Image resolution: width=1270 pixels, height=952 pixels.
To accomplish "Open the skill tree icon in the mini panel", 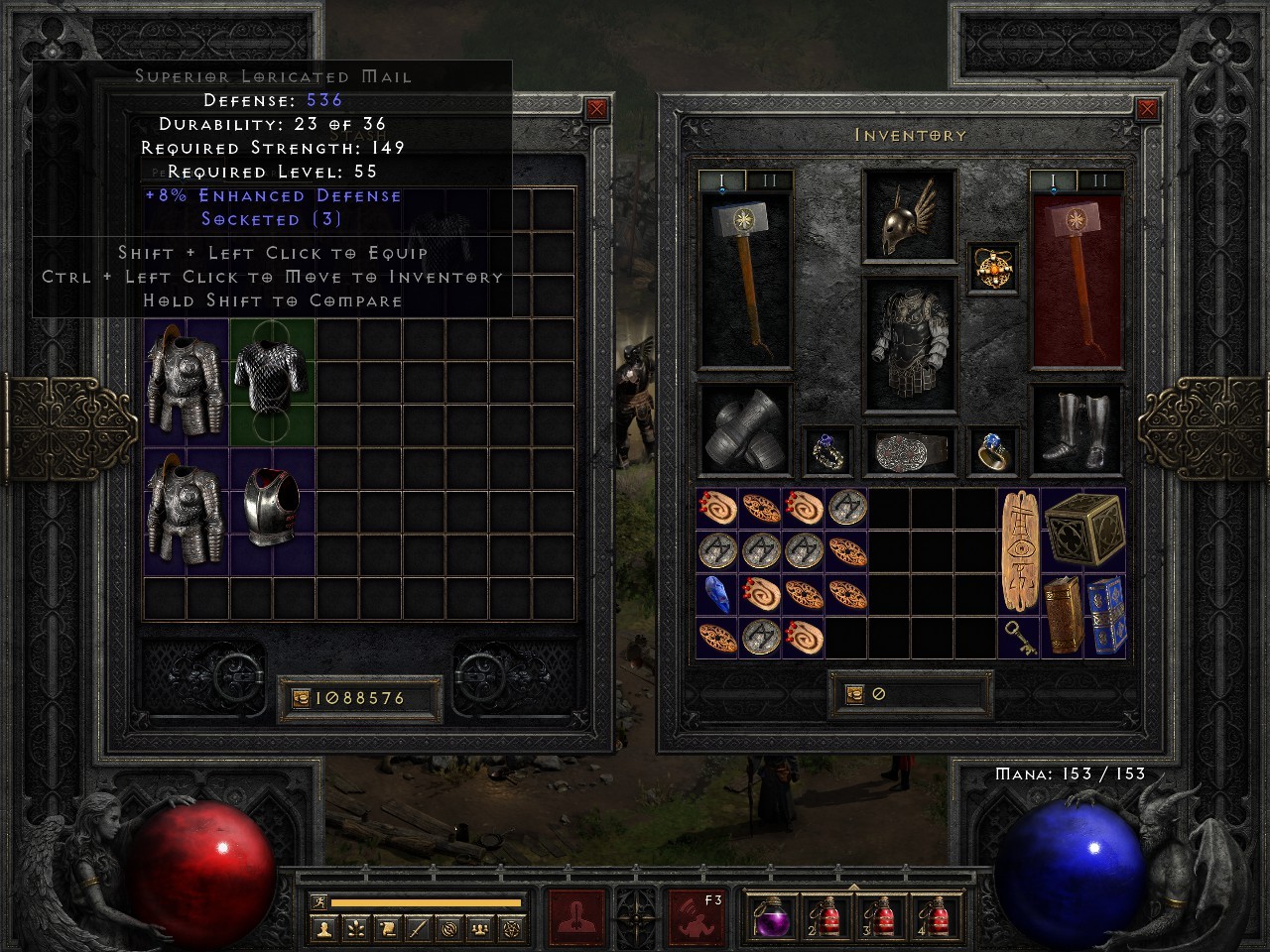I will (x=355, y=927).
